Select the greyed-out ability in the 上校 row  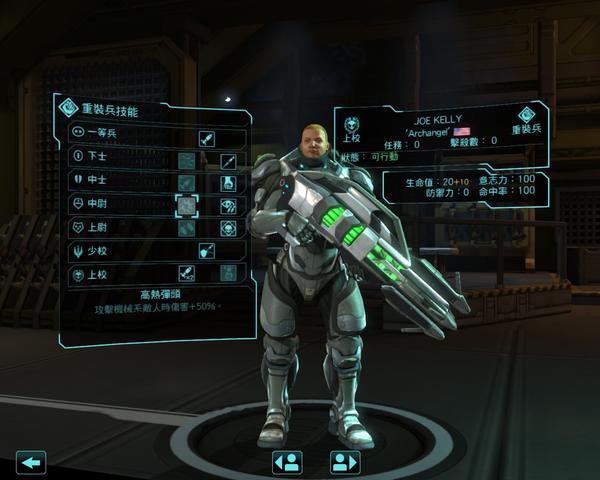click(x=228, y=272)
